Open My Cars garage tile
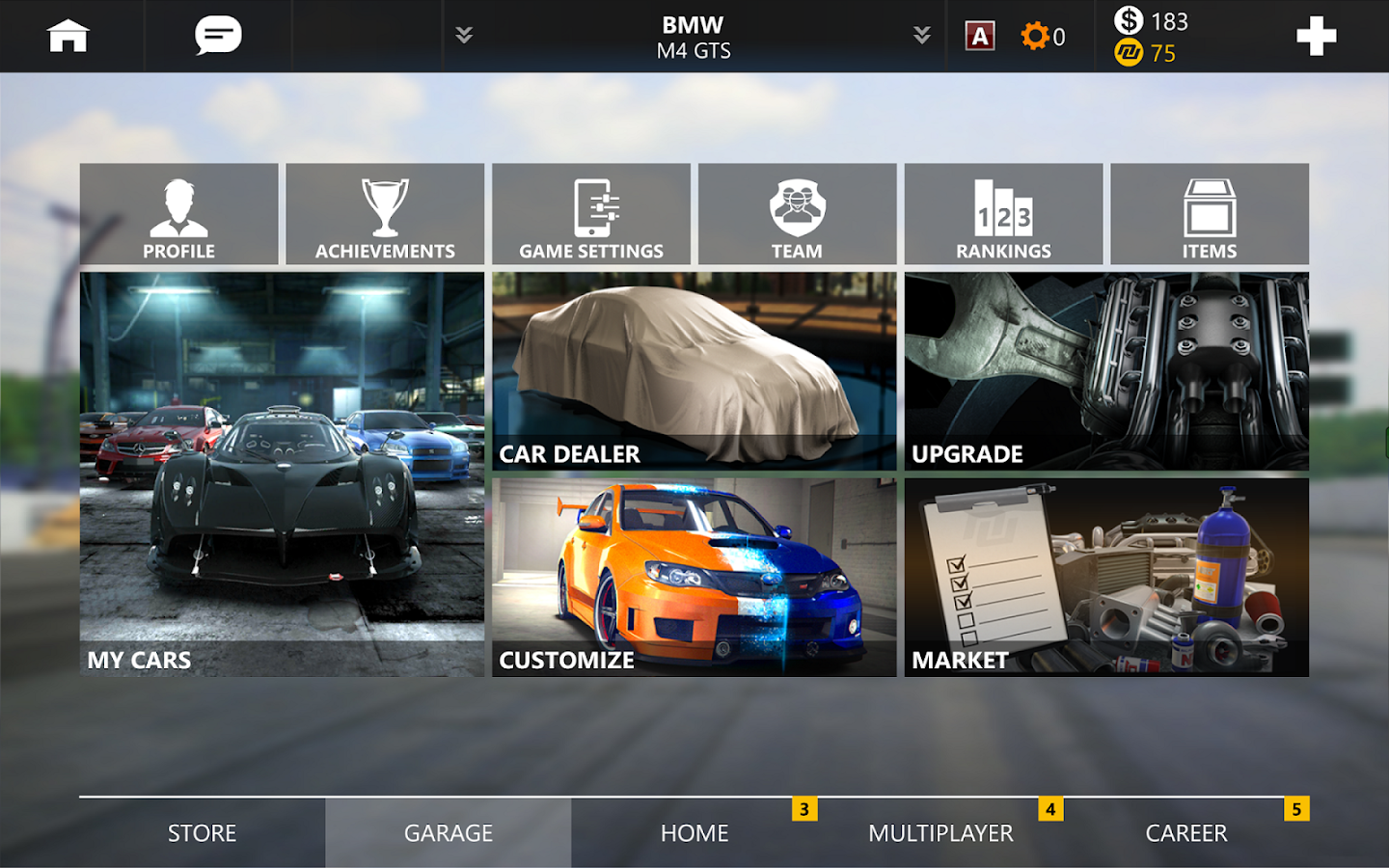The width and height of the screenshot is (1389, 868). tap(282, 474)
